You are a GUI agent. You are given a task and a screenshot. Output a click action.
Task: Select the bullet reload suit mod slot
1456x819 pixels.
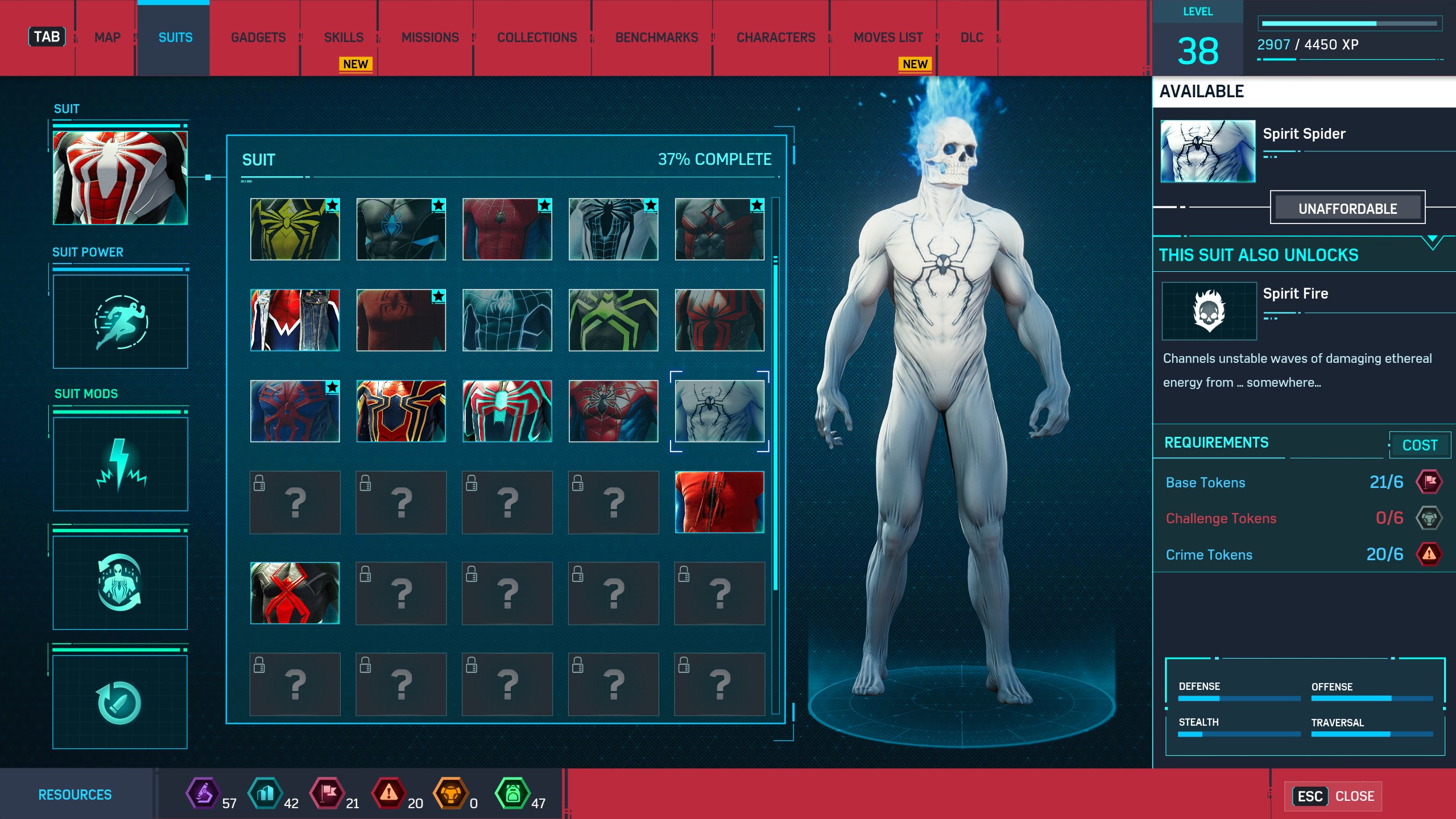pyautogui.click(x=120, y=702)
